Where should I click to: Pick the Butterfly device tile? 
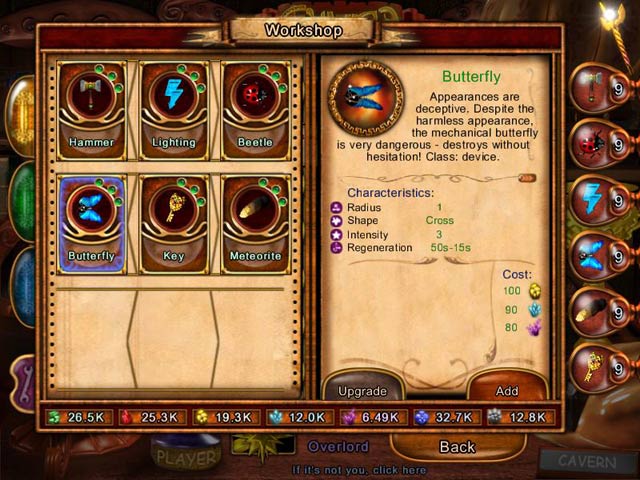[92, 220]
